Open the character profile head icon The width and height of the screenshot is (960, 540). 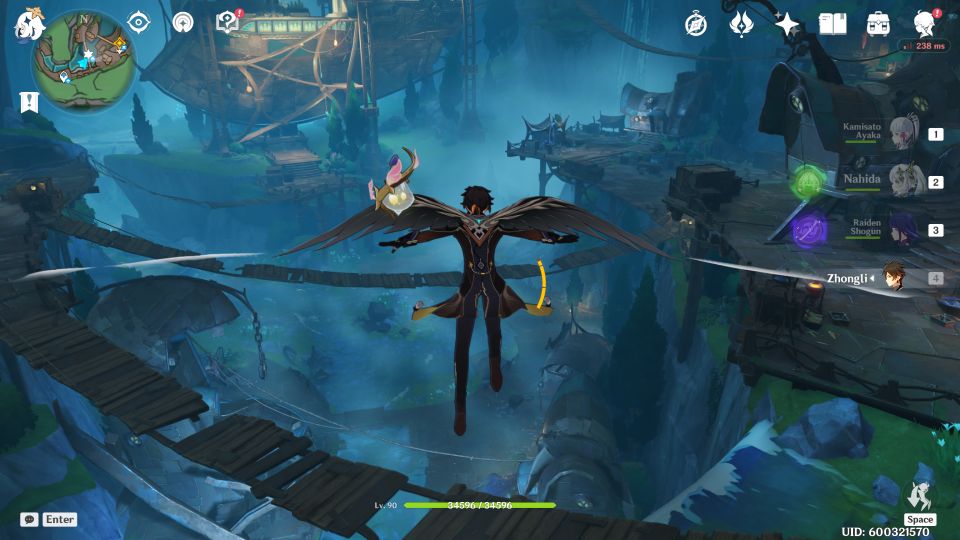[x=925, y=25]
